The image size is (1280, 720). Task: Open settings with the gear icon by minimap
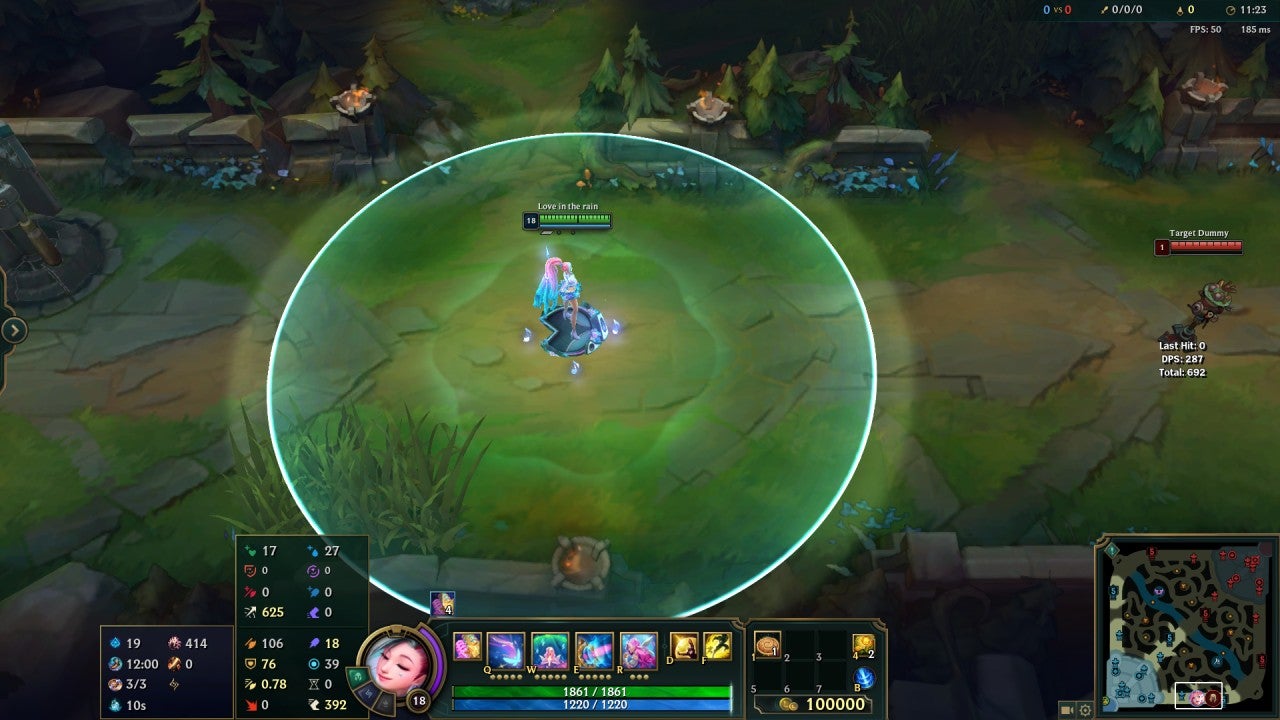1085,710
